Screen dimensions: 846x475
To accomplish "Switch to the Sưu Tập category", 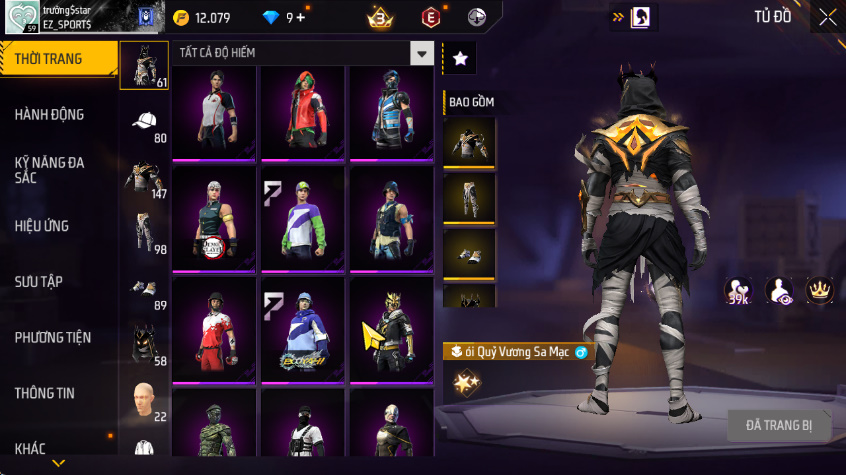I will [40, 282].
